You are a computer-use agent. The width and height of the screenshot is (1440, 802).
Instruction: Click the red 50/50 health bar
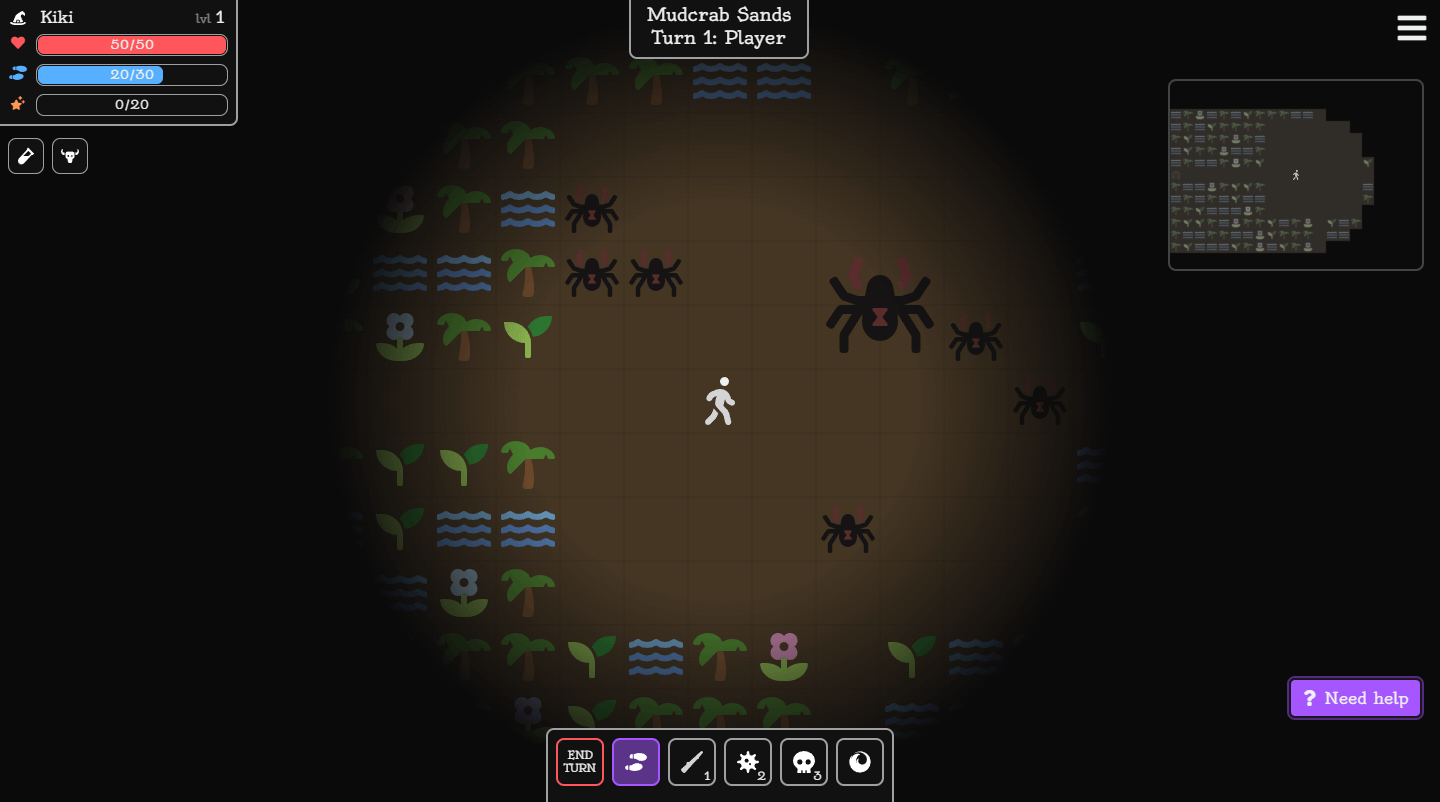131,44
